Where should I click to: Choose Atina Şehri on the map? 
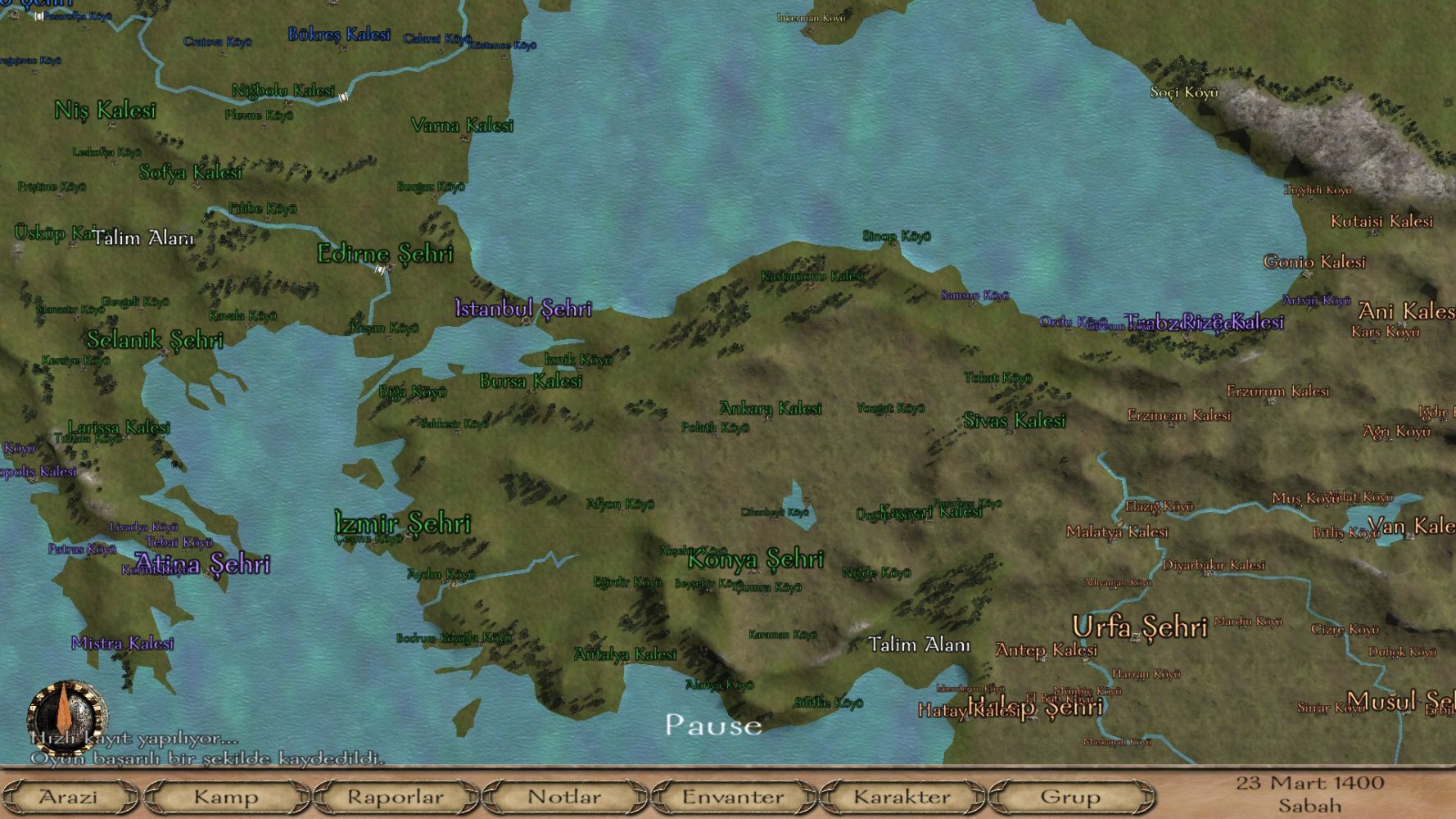coord(202,563)
